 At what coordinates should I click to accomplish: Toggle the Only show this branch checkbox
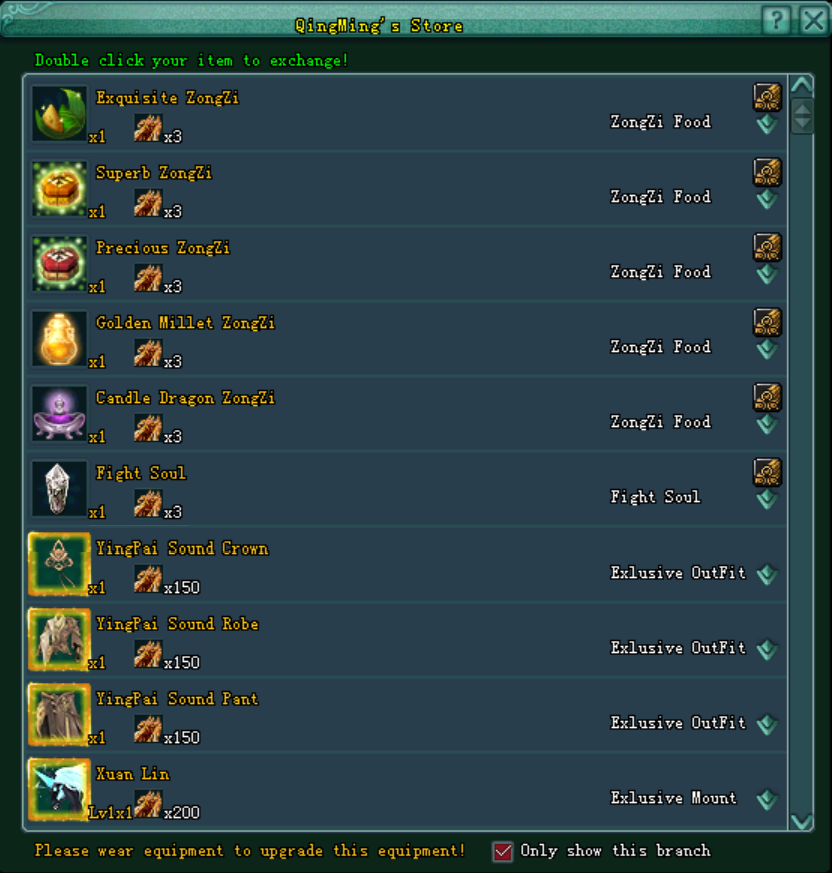pos(503,851)
